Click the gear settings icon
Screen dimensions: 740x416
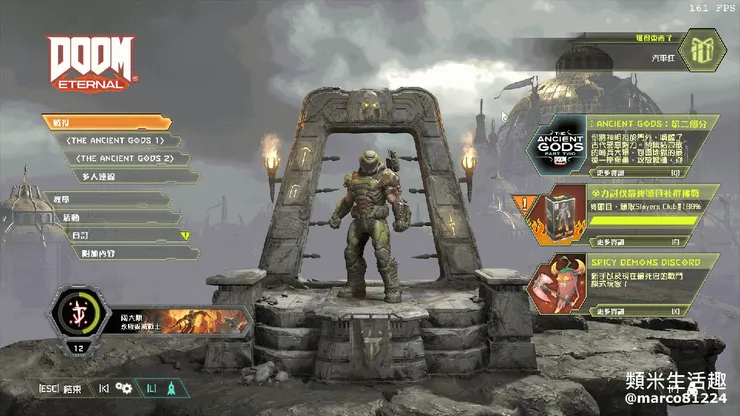123,388
